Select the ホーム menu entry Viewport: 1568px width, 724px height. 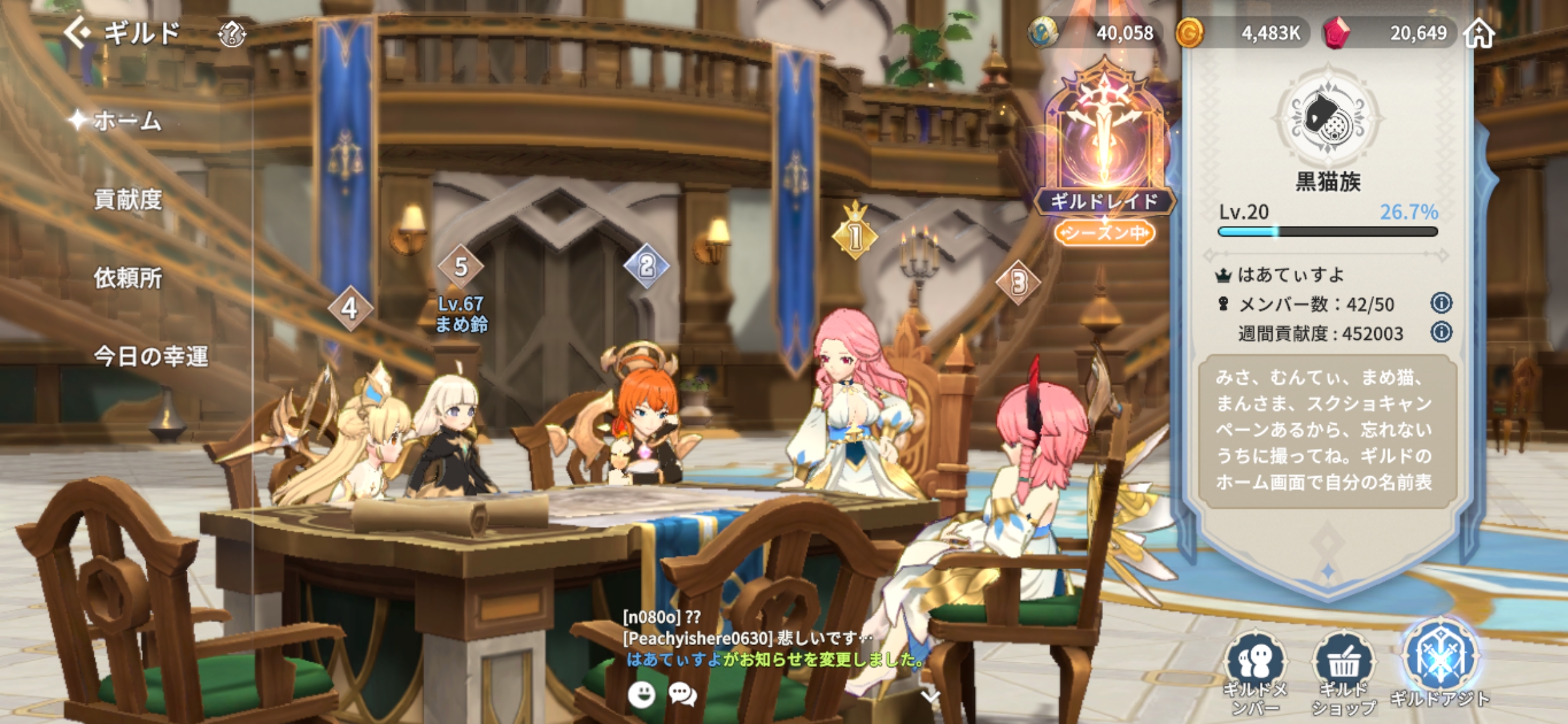[127, 121]
